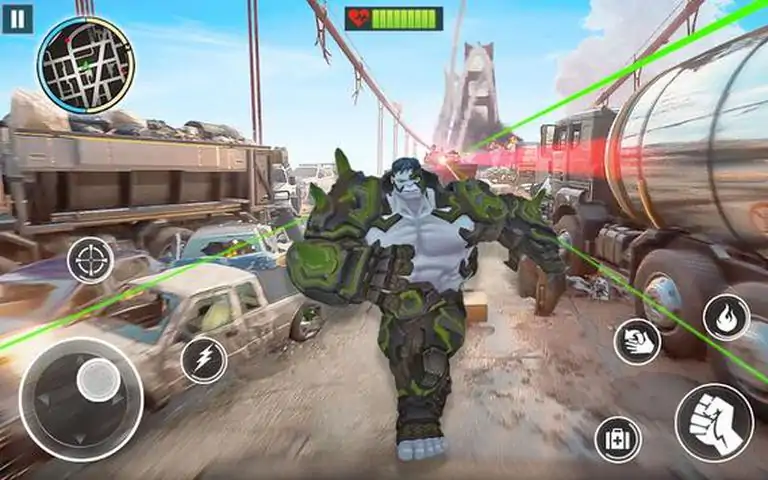This screenshot has width=768, height=480.
Task: Activate the lightning bolt ability
Action: click(x=204, y=360)
